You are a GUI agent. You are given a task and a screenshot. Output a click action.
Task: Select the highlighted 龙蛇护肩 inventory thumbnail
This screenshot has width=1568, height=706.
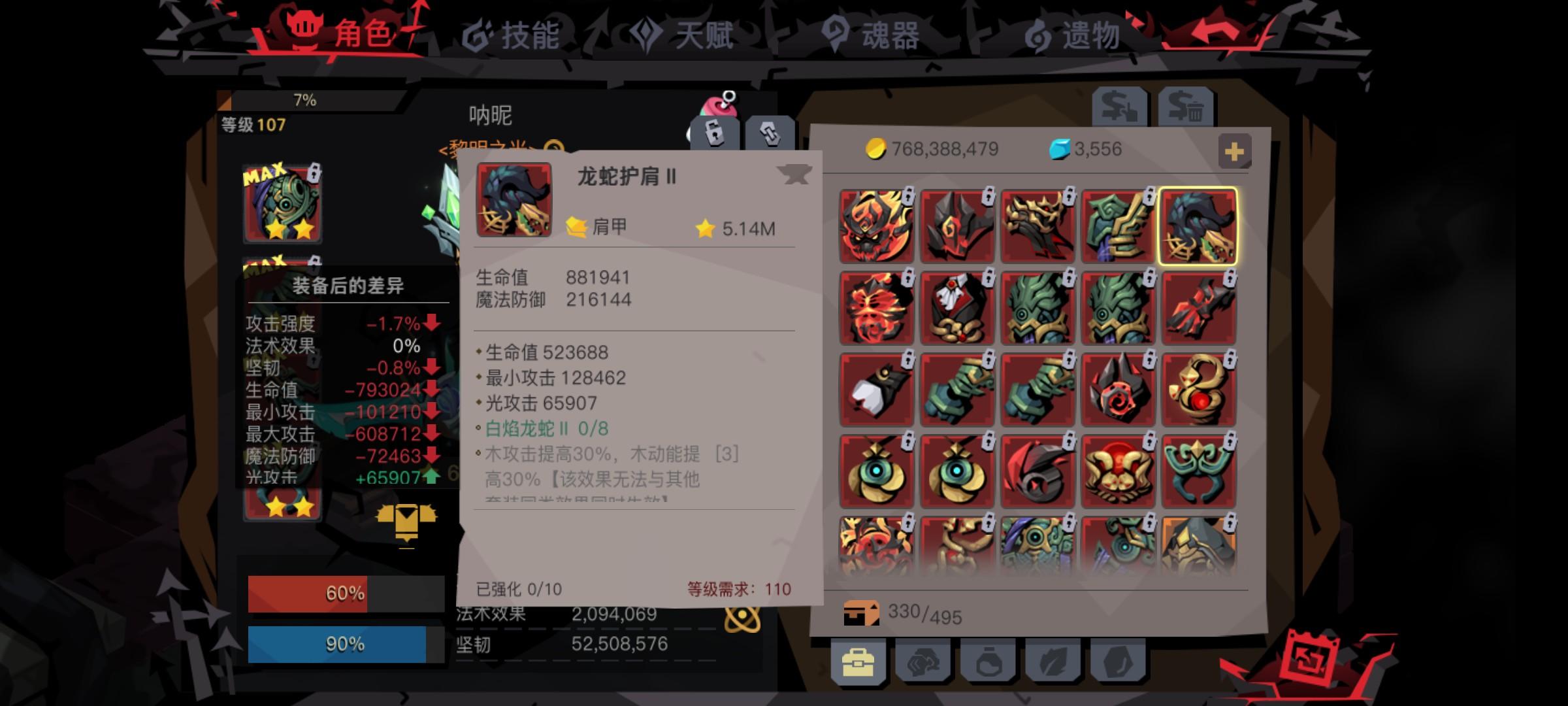(x=1199, y=226)
